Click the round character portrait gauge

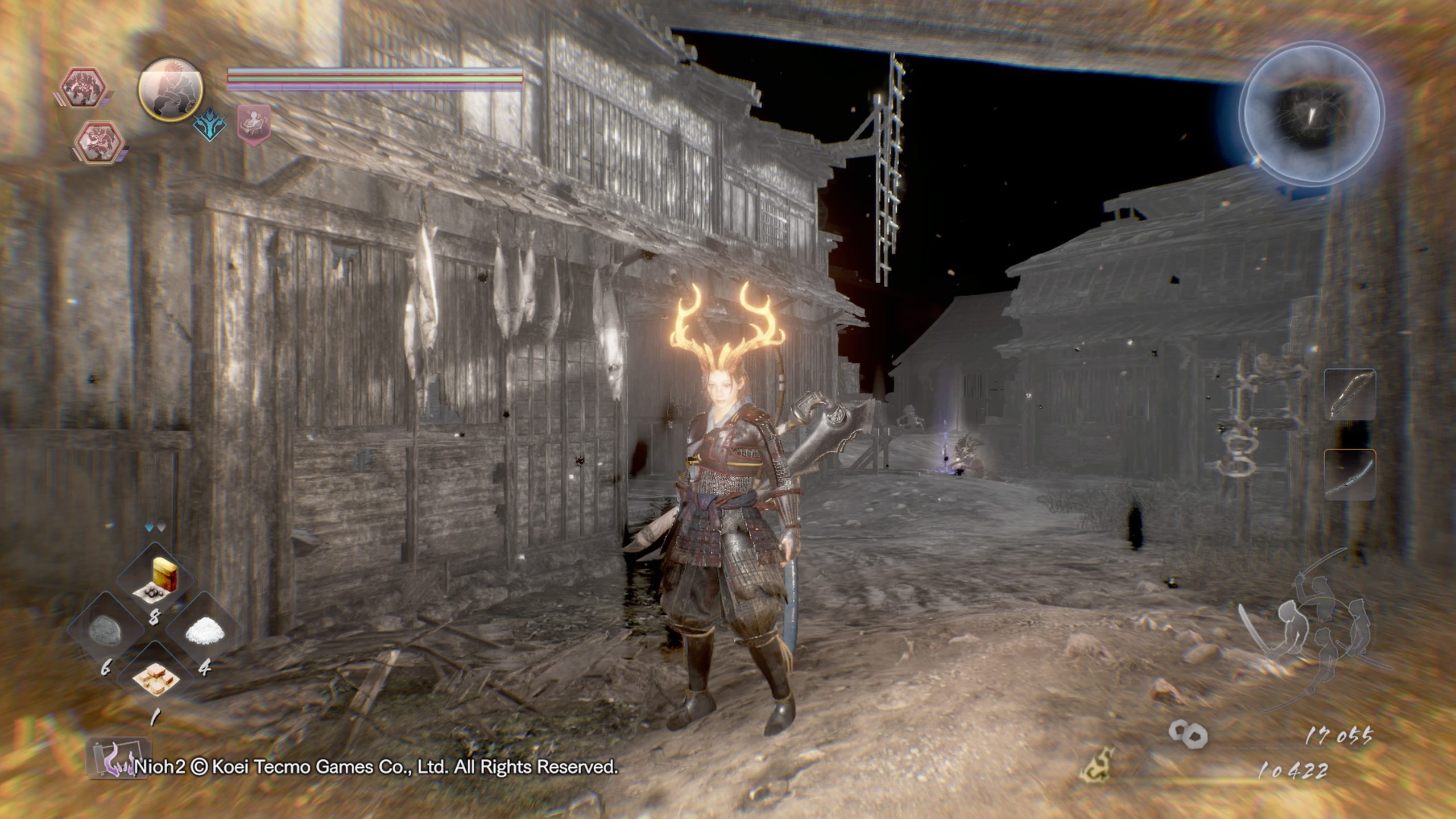[171, 89]
